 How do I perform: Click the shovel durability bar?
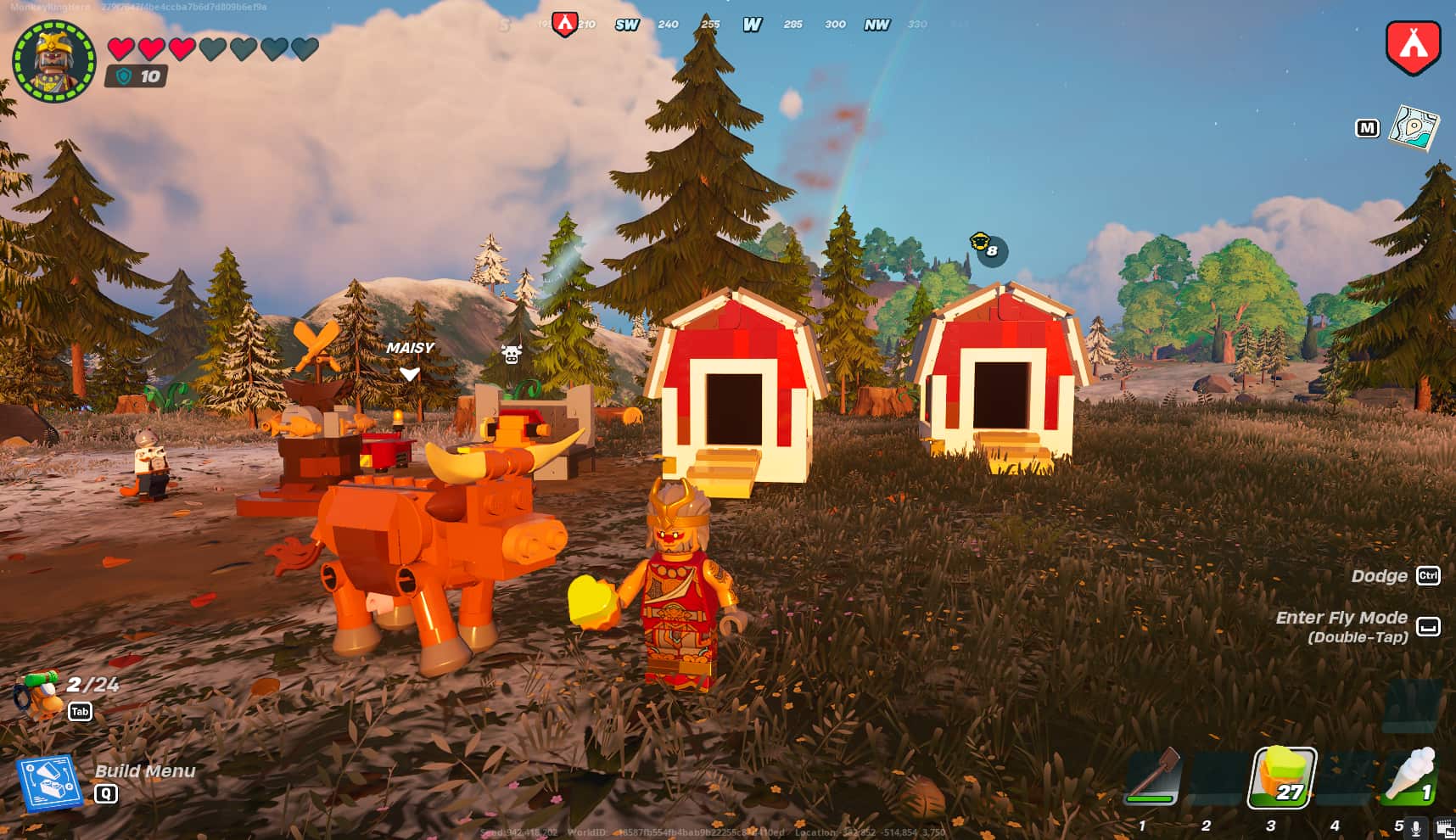[1151, 799]
